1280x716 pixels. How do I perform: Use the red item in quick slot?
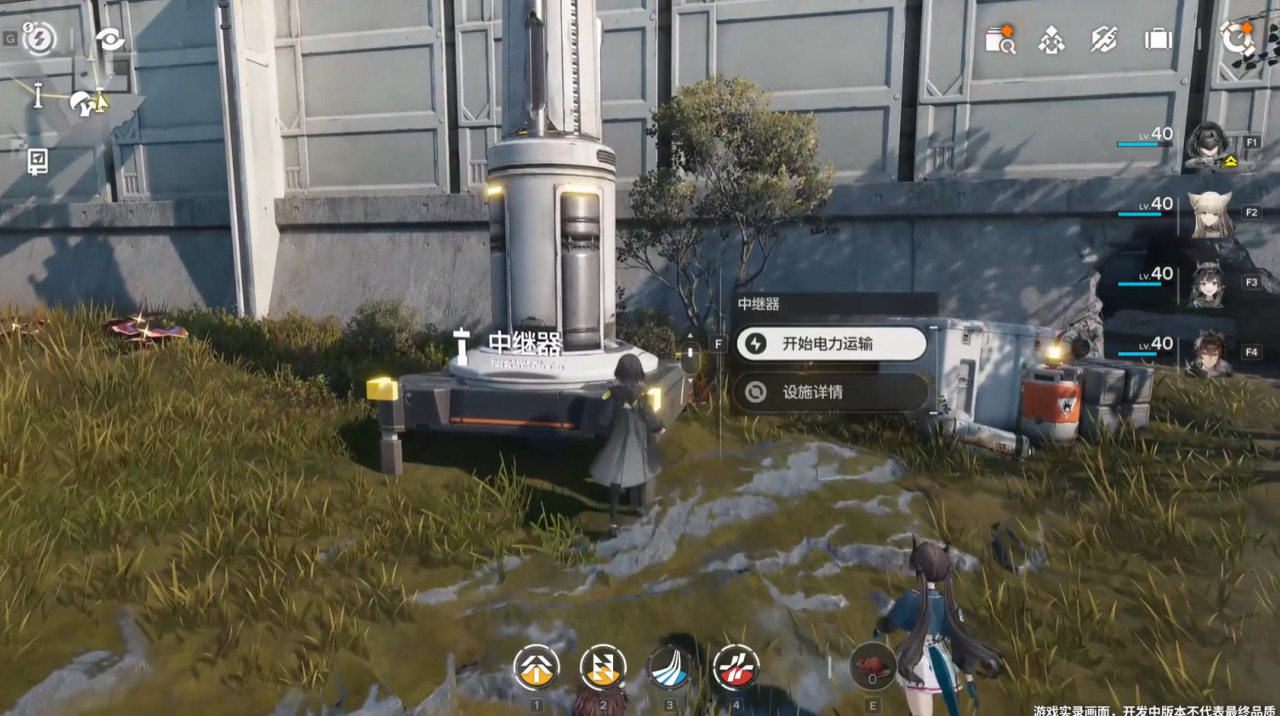[872, 667]
